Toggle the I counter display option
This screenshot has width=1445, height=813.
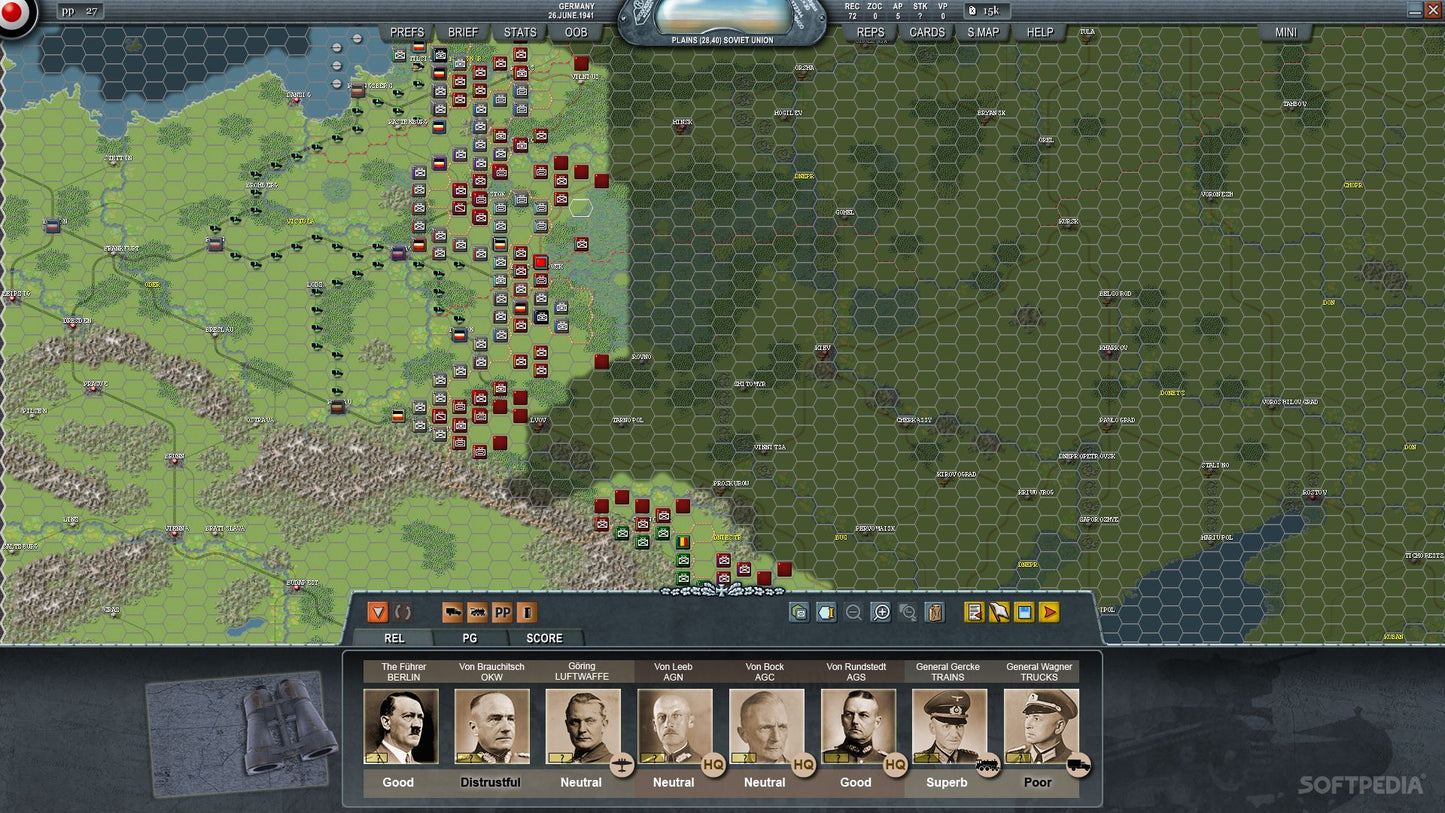(525, 612)
